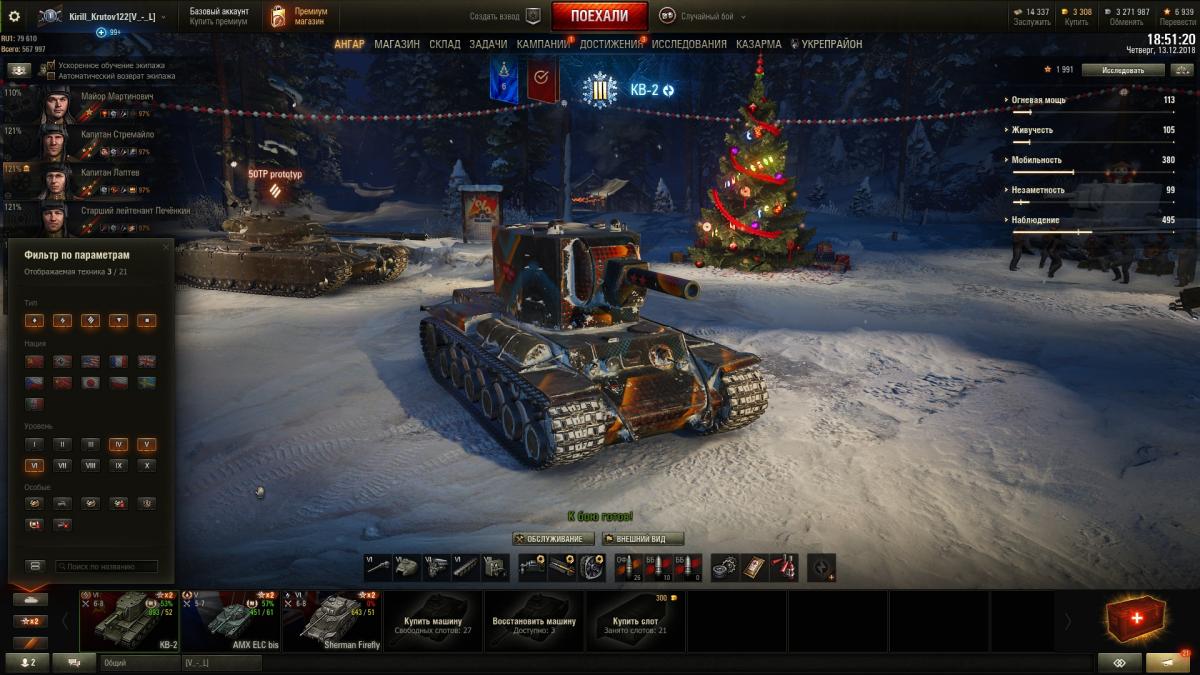Select the AMX ELC bis tank
Image resolution: width=1200 pixels, height=675 pixels.
point(231,621)
